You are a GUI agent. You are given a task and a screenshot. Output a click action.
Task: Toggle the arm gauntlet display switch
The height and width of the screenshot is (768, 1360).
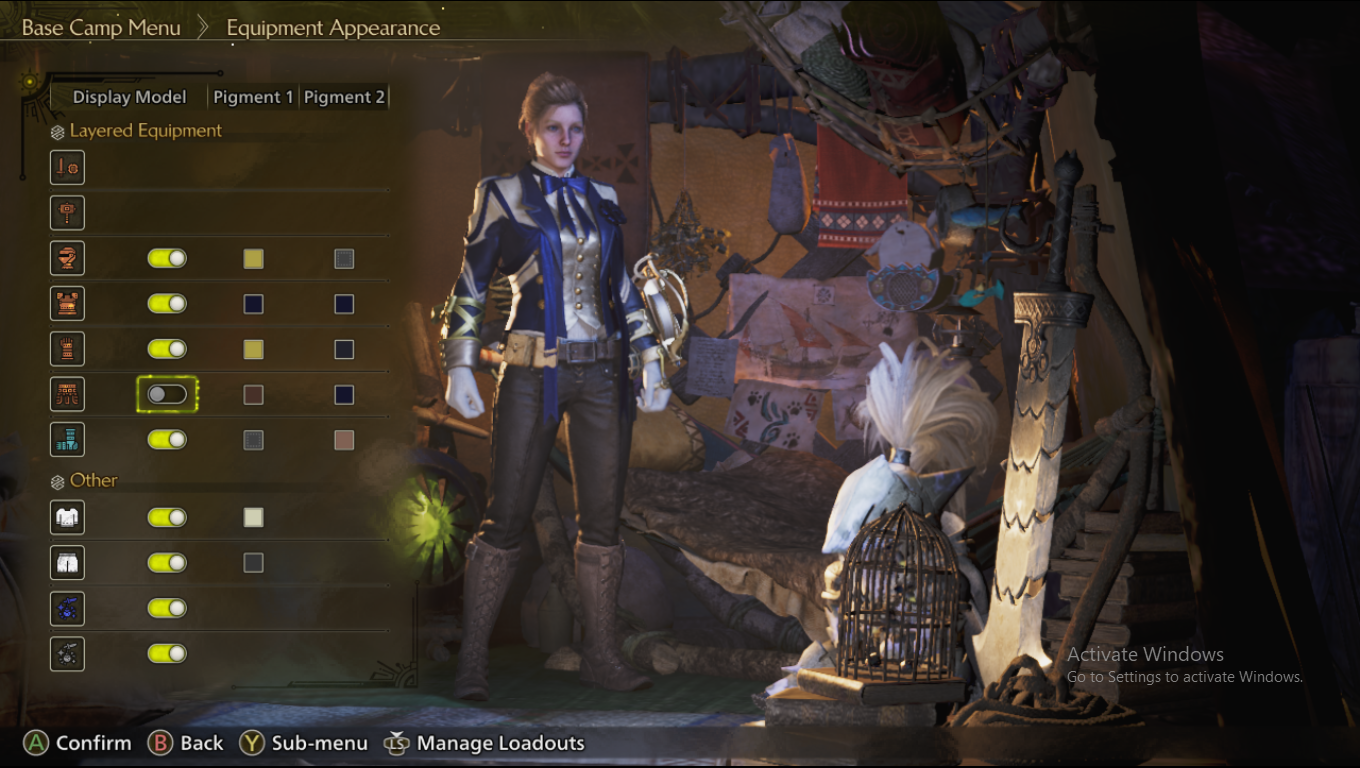pos(167,349)
